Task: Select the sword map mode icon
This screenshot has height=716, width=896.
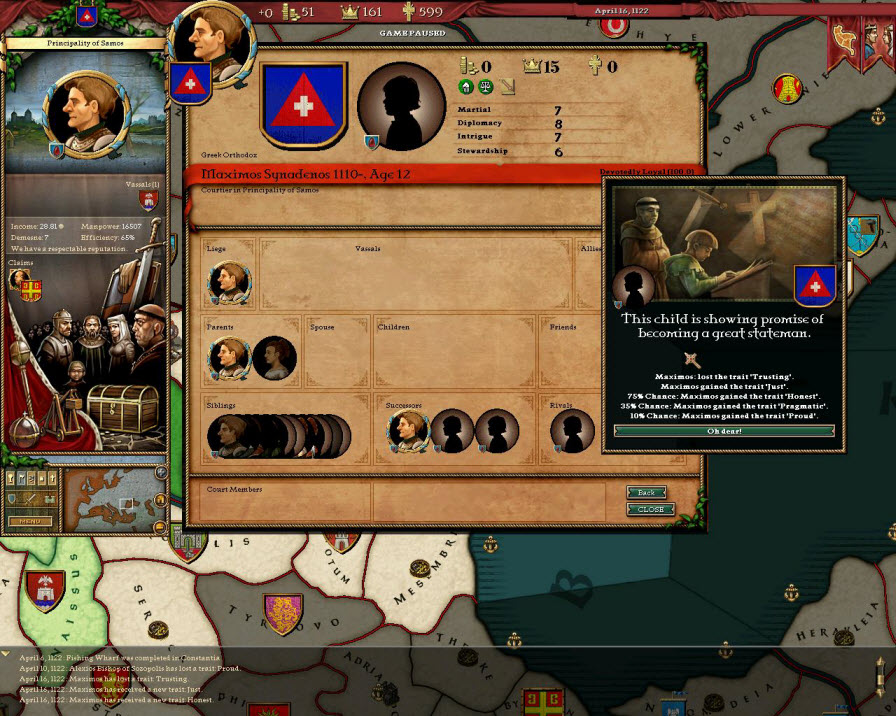Action: 27,499
